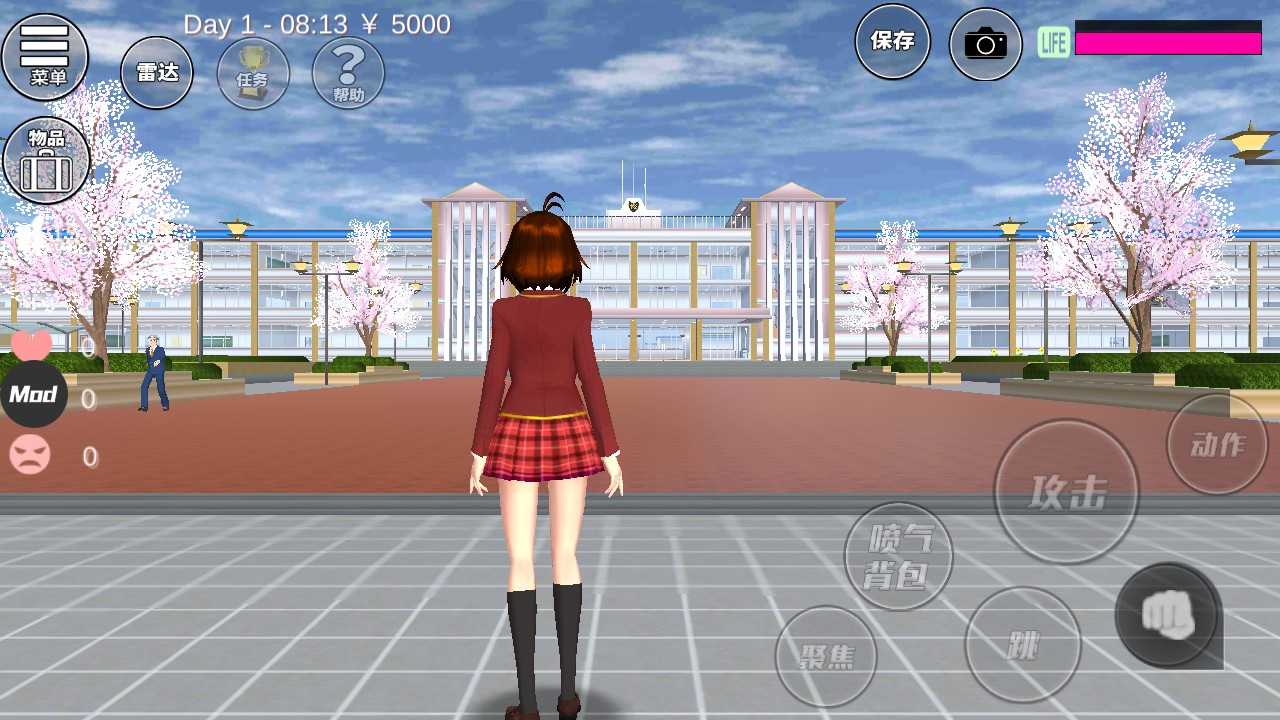
Task: Open the 菜单 hamburger menu
Action: click(x=45, y=57)
